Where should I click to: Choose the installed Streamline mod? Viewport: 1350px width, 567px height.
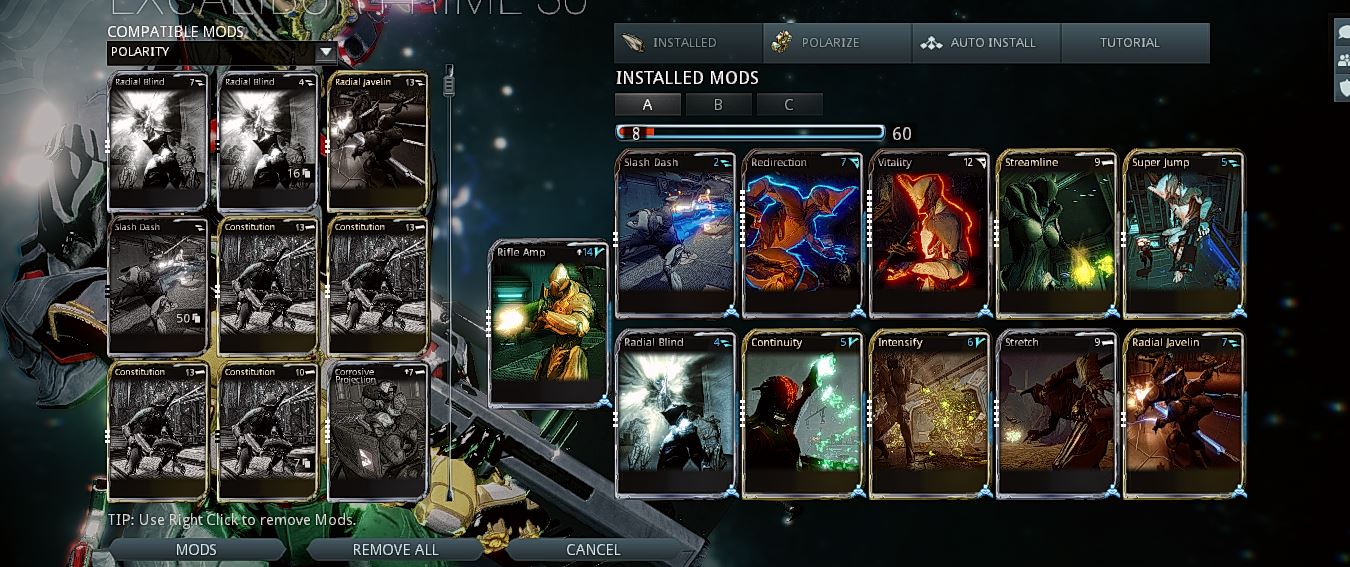click(1058, 235)
